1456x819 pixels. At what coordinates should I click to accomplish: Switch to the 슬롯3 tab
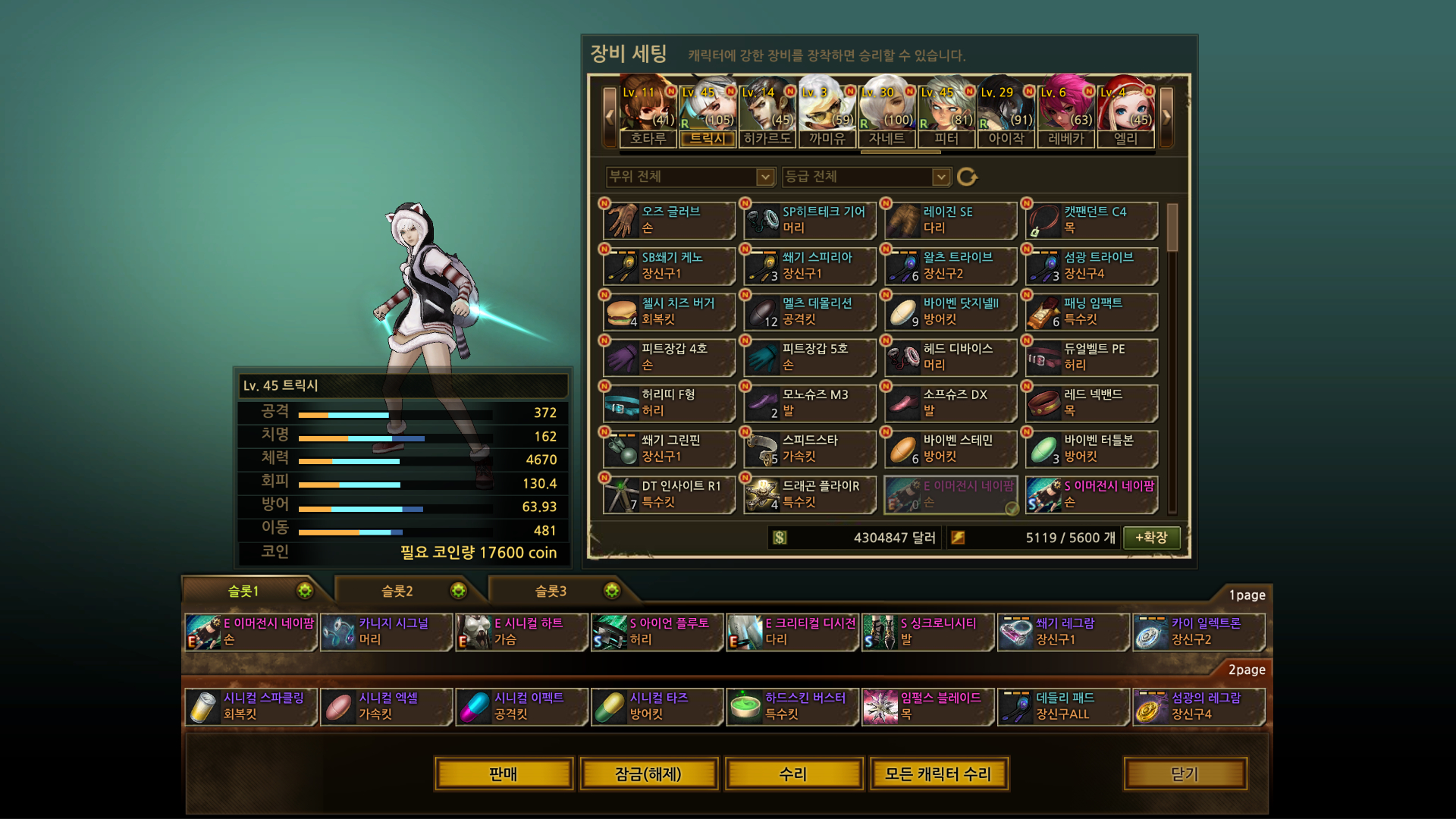coord(551,591)
